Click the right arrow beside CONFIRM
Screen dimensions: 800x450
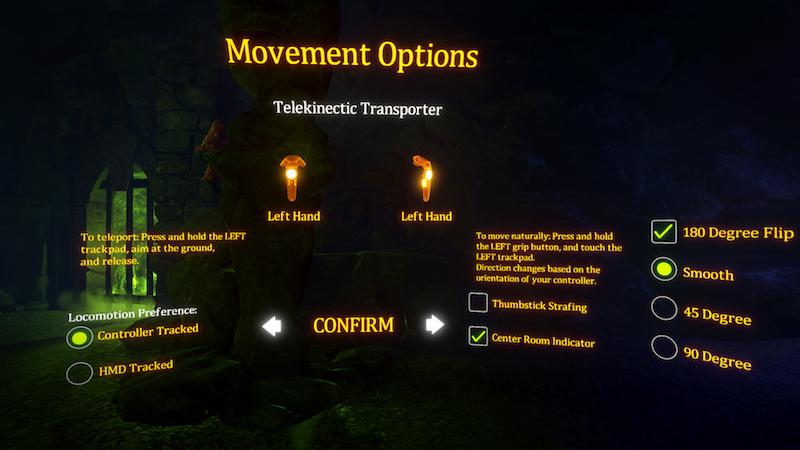(434, 324)
